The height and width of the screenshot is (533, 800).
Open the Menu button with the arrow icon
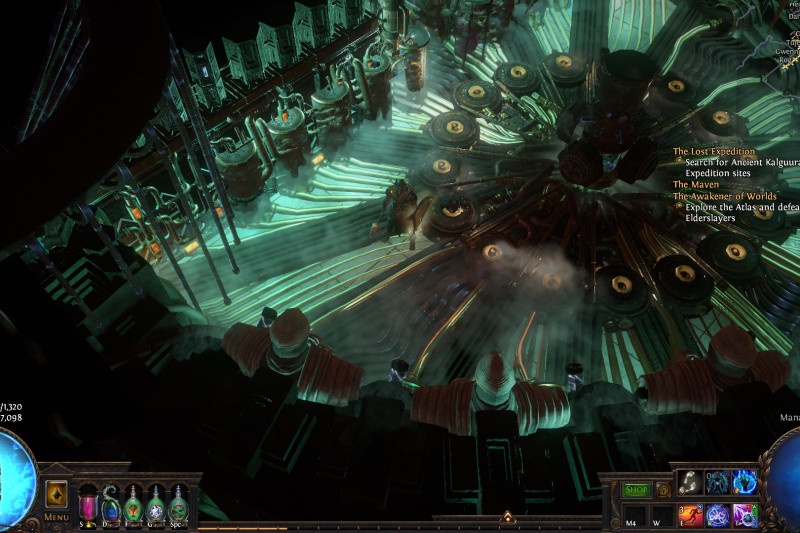point(56,495)
